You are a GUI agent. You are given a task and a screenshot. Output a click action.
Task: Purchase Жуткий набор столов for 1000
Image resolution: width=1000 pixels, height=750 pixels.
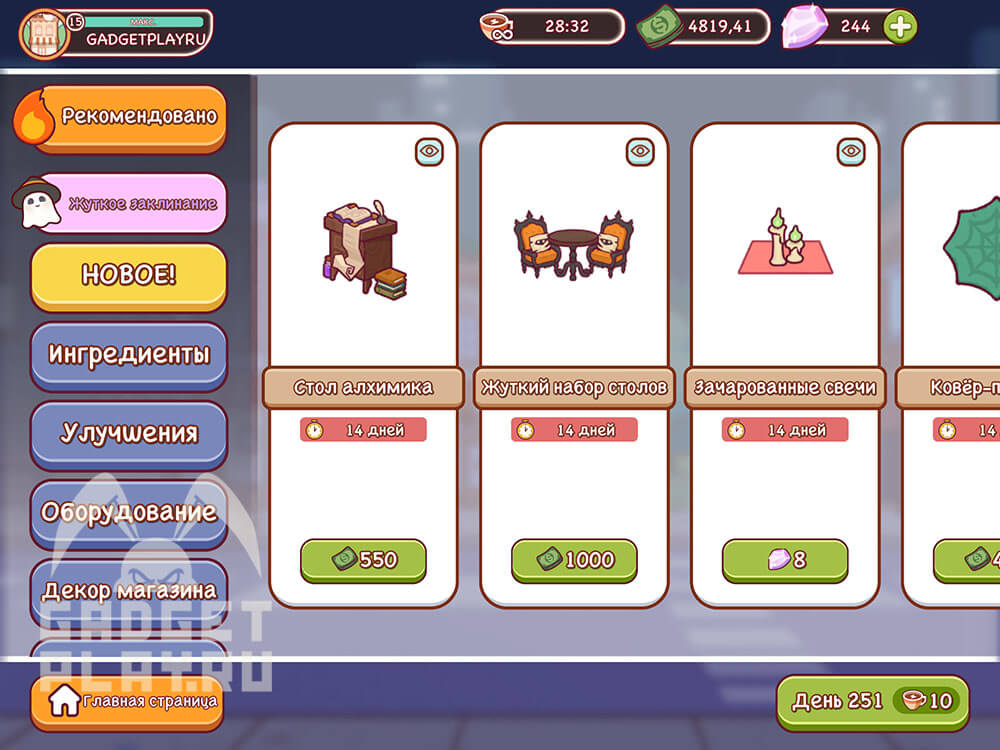point(574,560)
